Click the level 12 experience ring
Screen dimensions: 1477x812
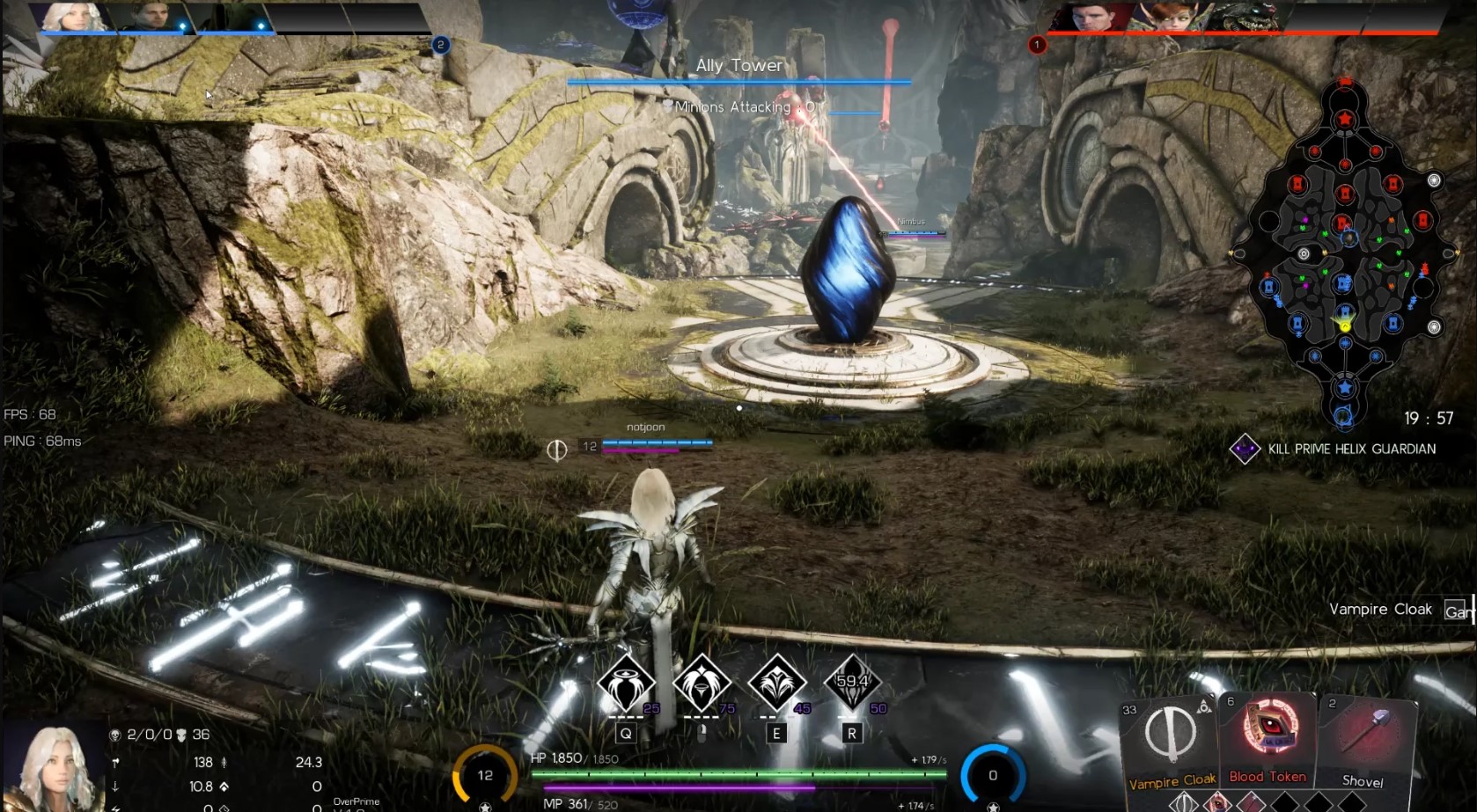[x=485, y=775]
